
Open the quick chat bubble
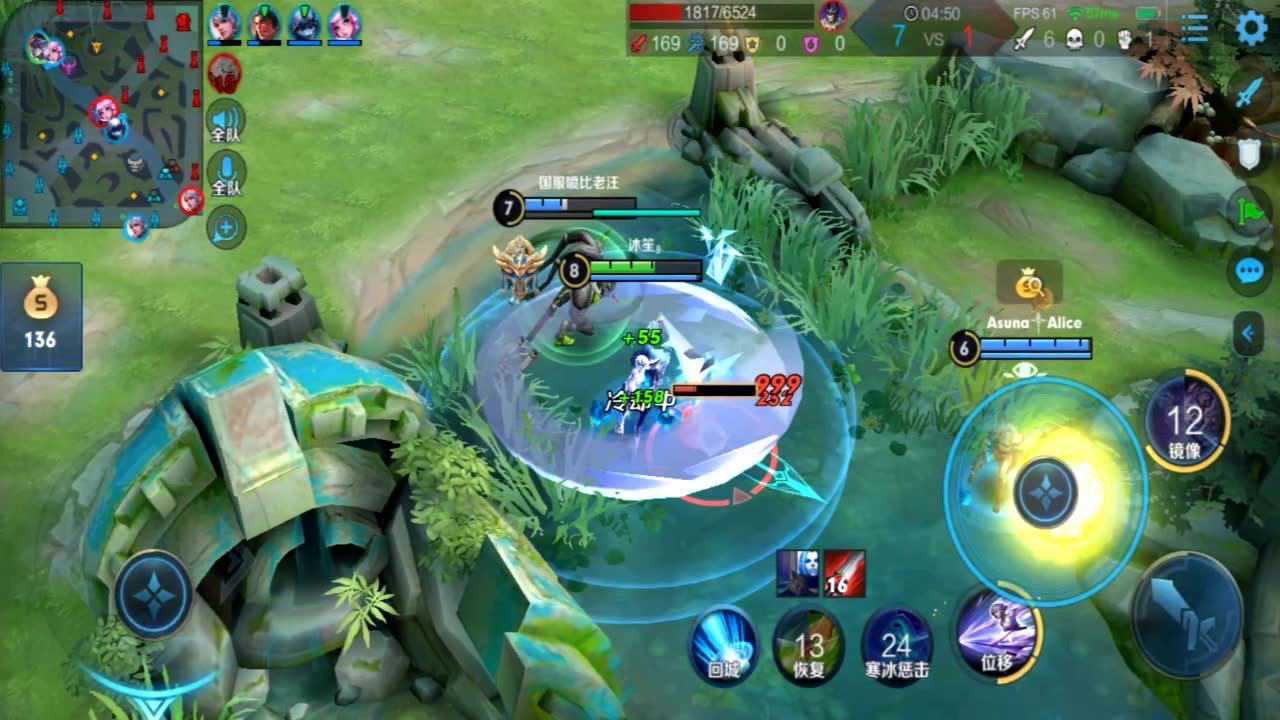pos(1249,272)
